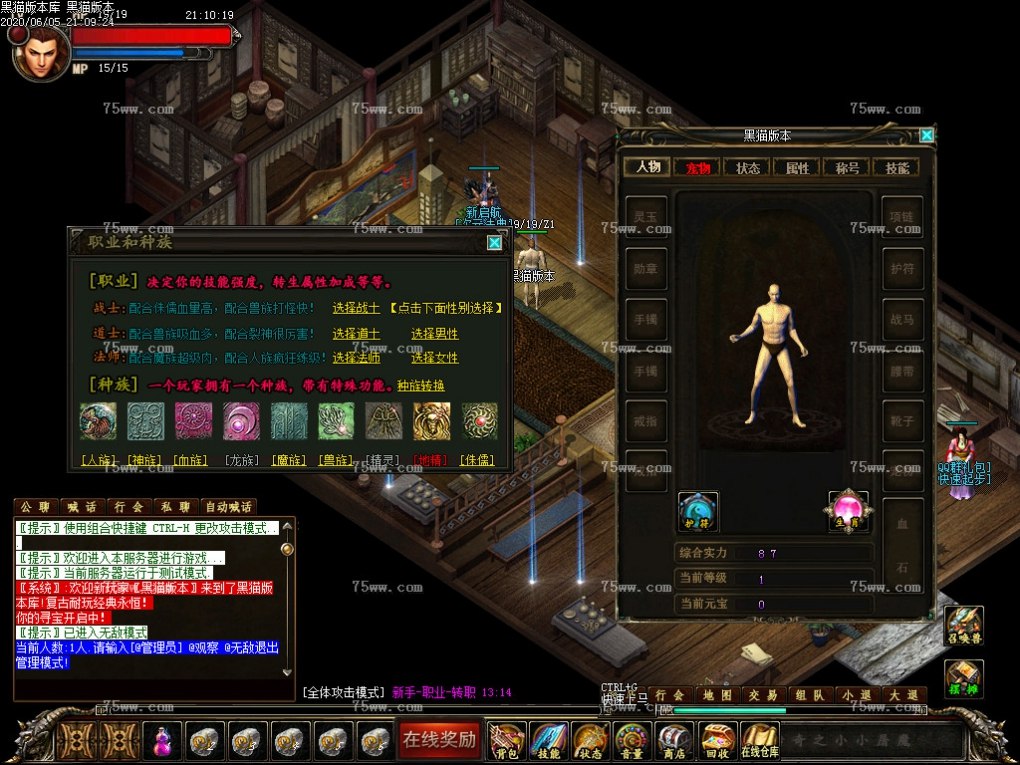Choose the mage class link 选择法师

[357, 357]
